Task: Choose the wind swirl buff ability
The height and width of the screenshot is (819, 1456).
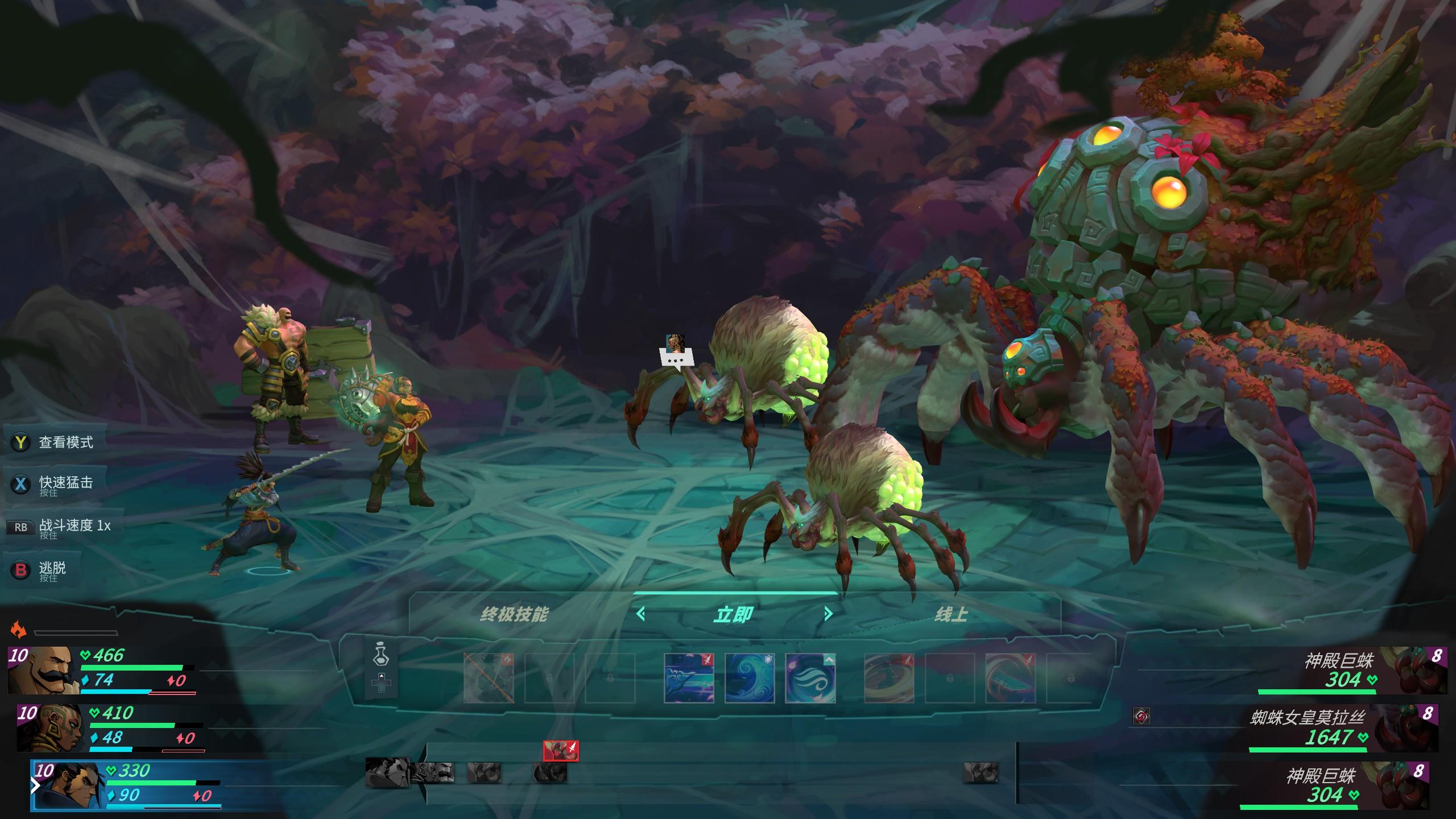Action: point(810,678)
